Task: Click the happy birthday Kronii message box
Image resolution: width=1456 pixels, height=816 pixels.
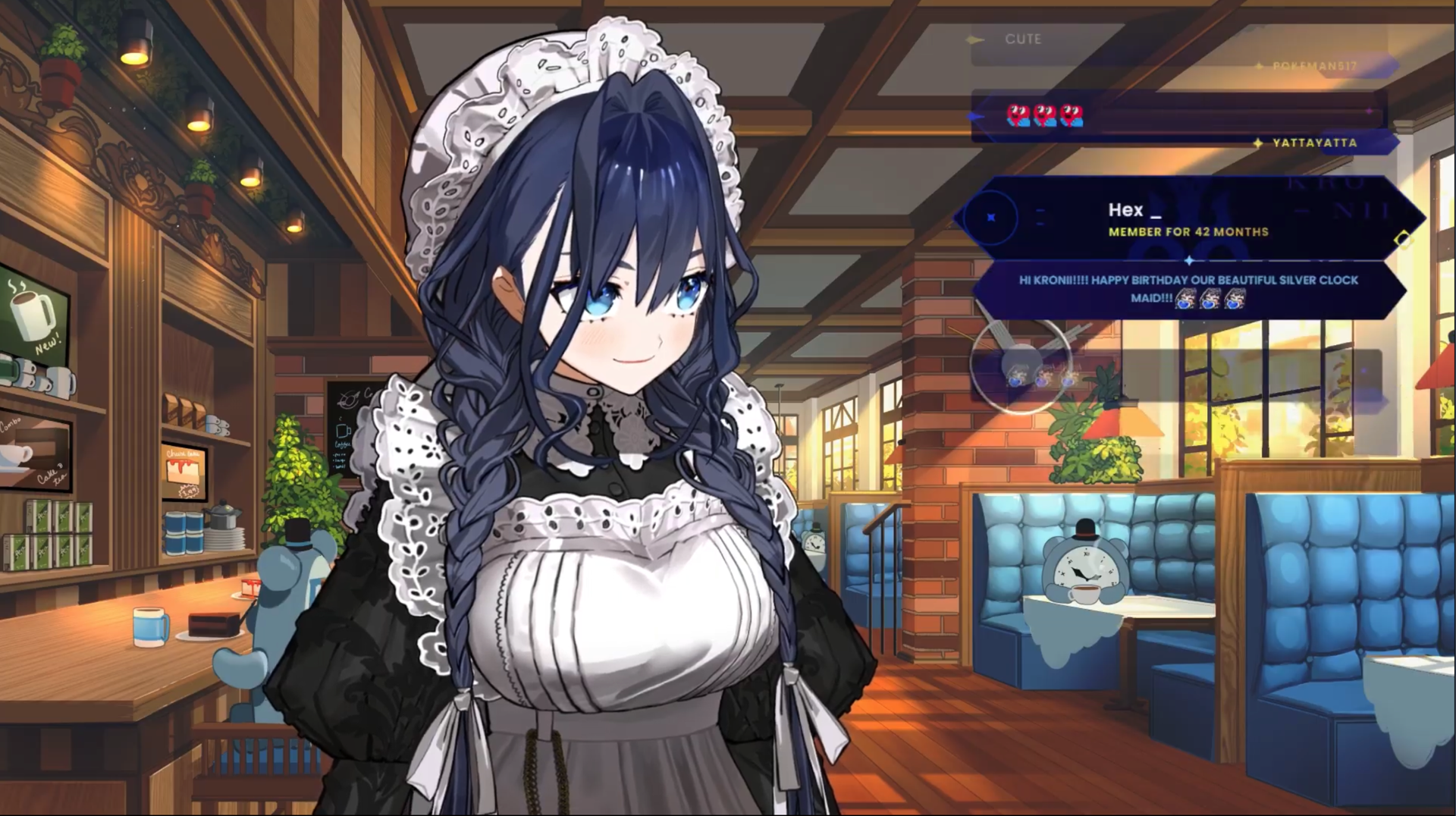Action: 1188,289
